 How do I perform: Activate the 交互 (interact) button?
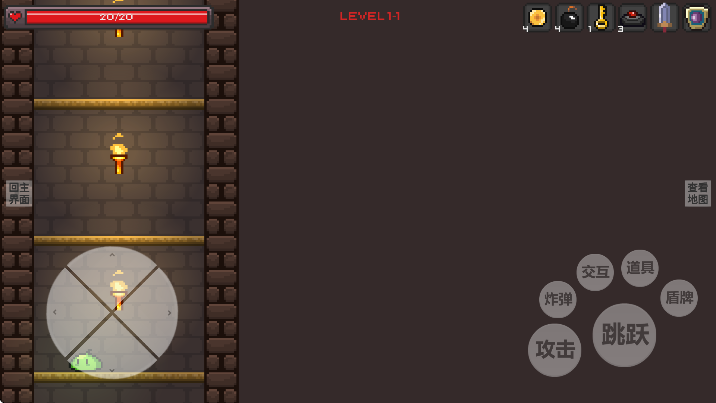pos(595,272)
